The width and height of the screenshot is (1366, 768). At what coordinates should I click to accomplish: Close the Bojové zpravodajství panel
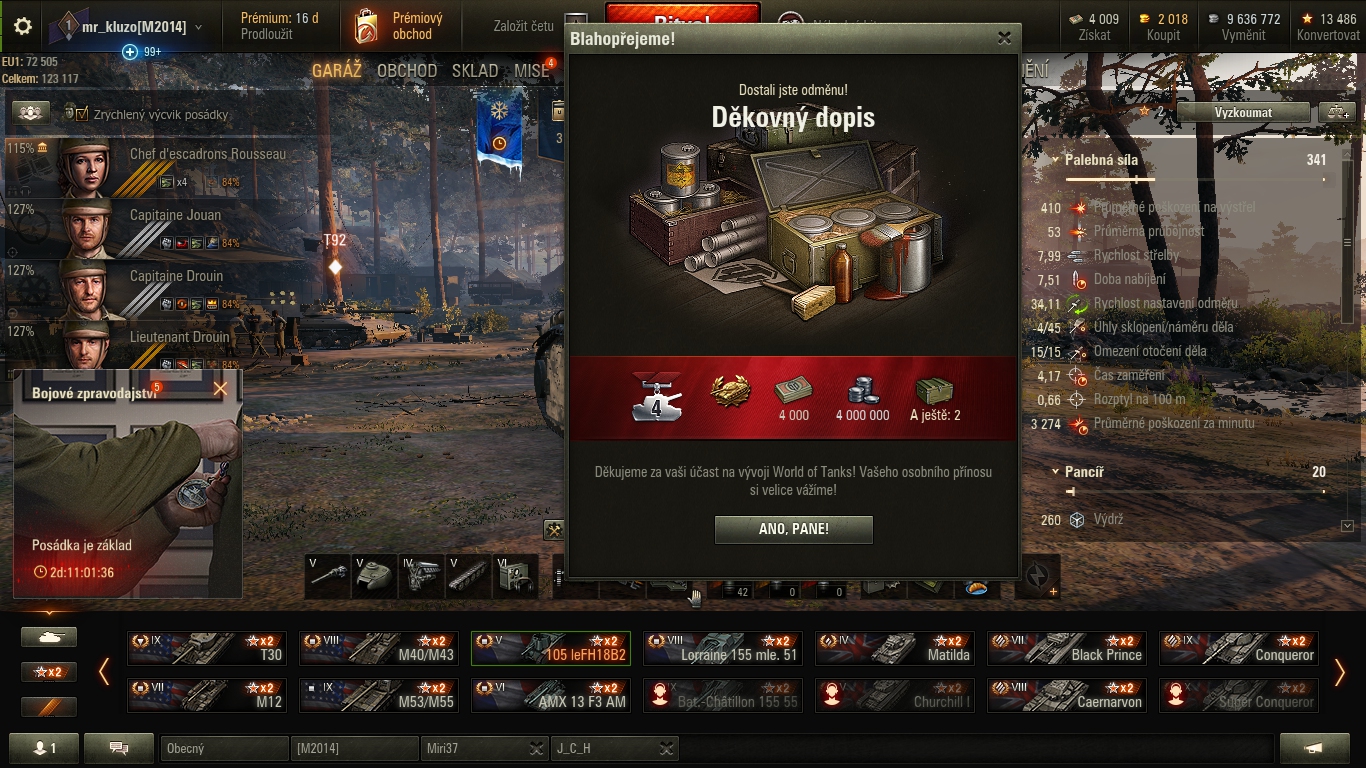220,389
